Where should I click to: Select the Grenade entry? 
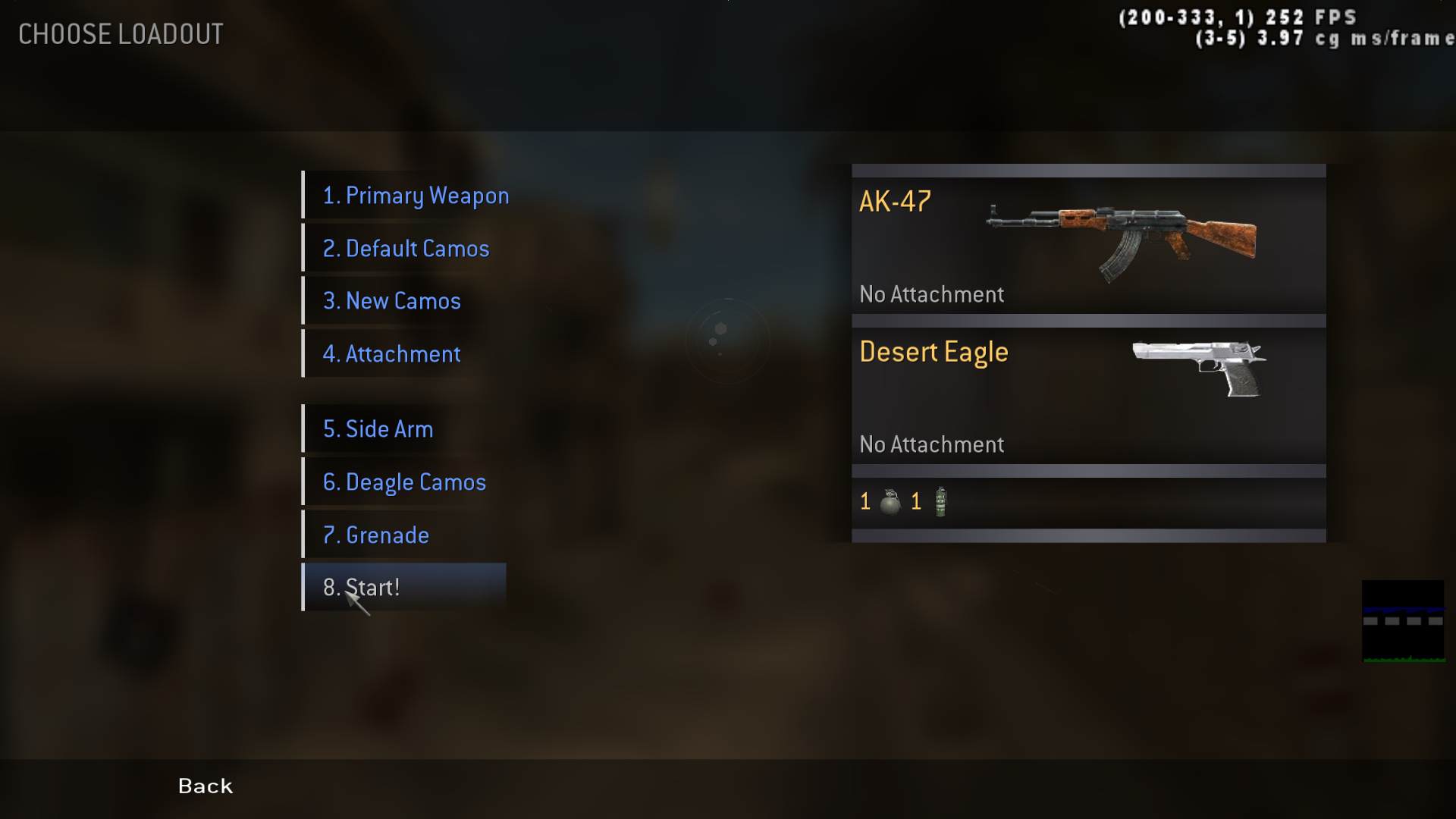point(376,535)
